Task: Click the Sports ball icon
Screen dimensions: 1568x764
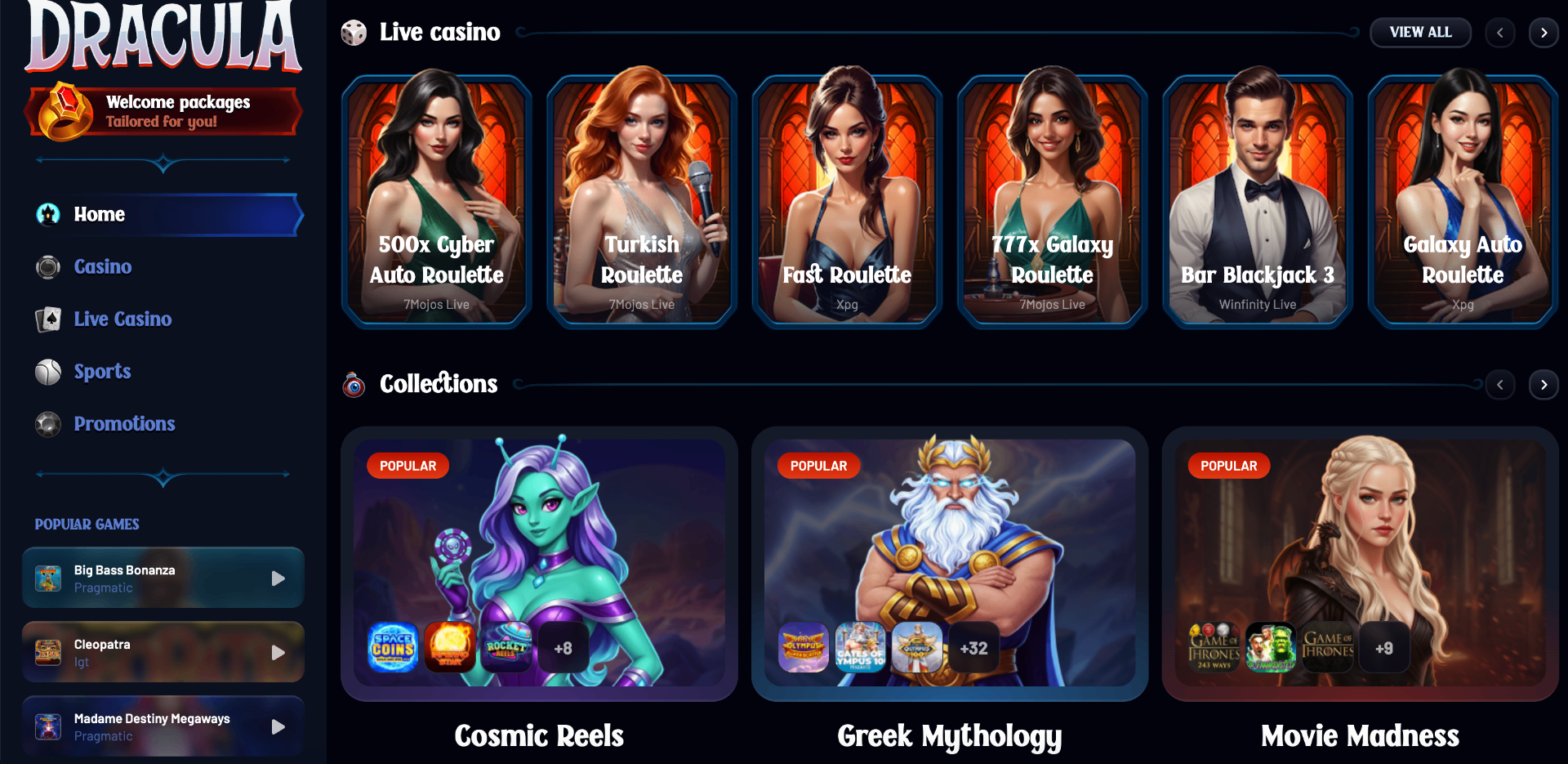Action: (x=47, y=371)
